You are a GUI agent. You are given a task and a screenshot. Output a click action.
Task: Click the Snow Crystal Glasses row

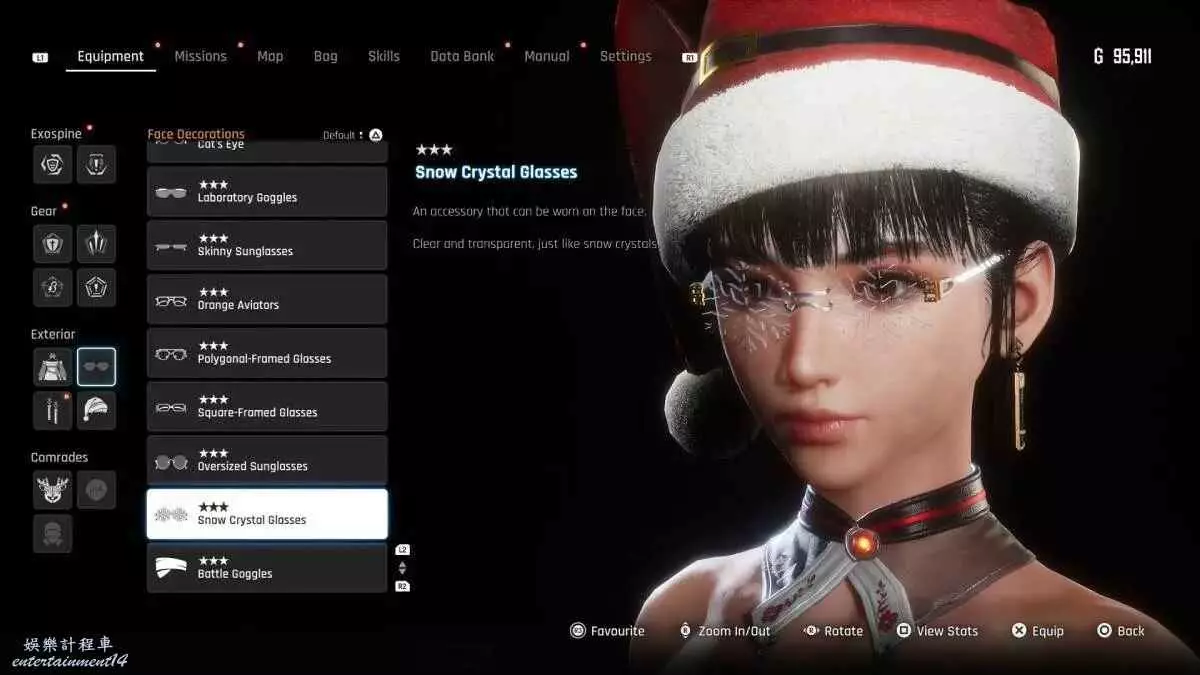click(267, 514)
